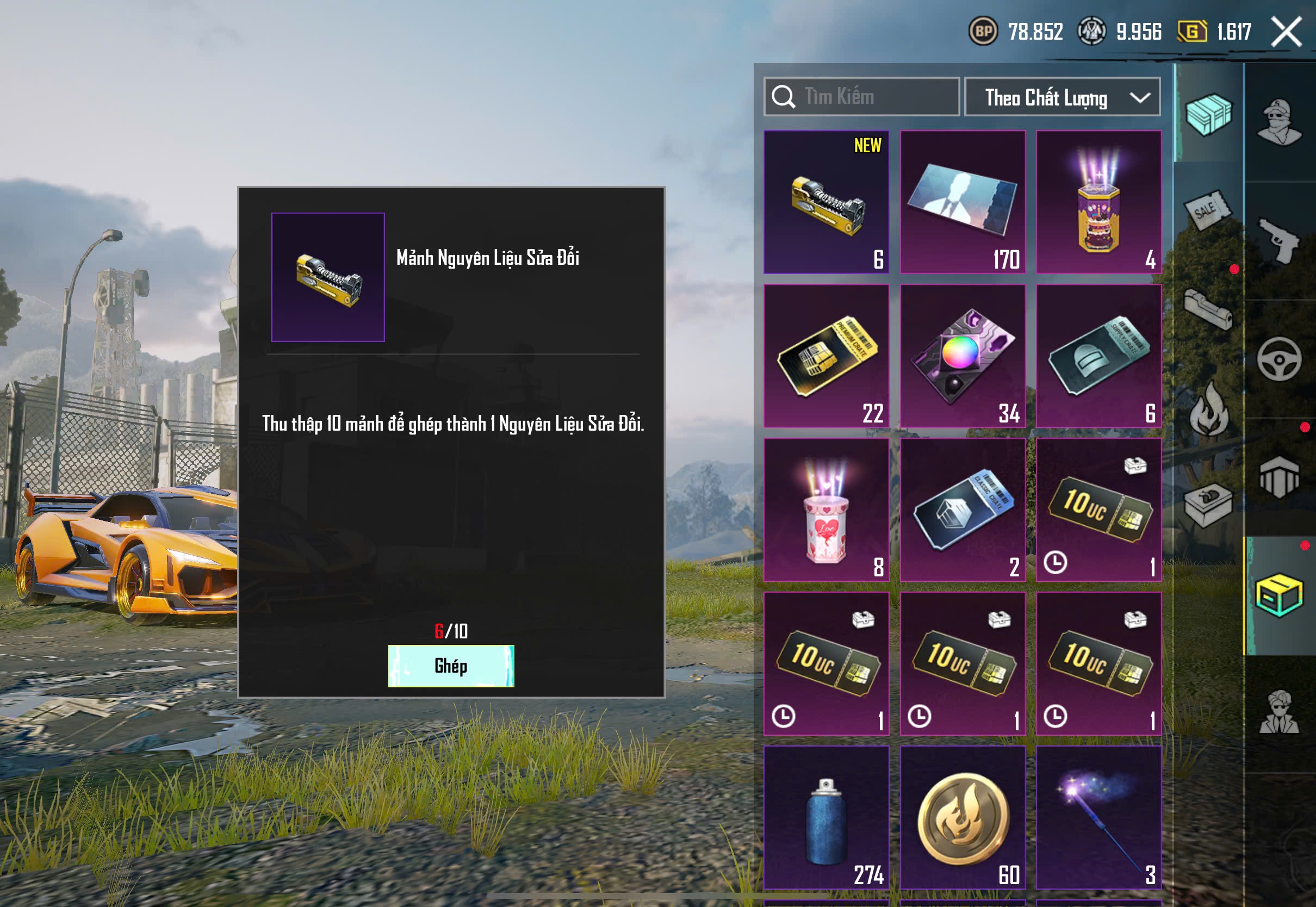Switch to the masked character outfit tab
This screenshot has width=1316, height=907.
click(x=1278, y=122)
